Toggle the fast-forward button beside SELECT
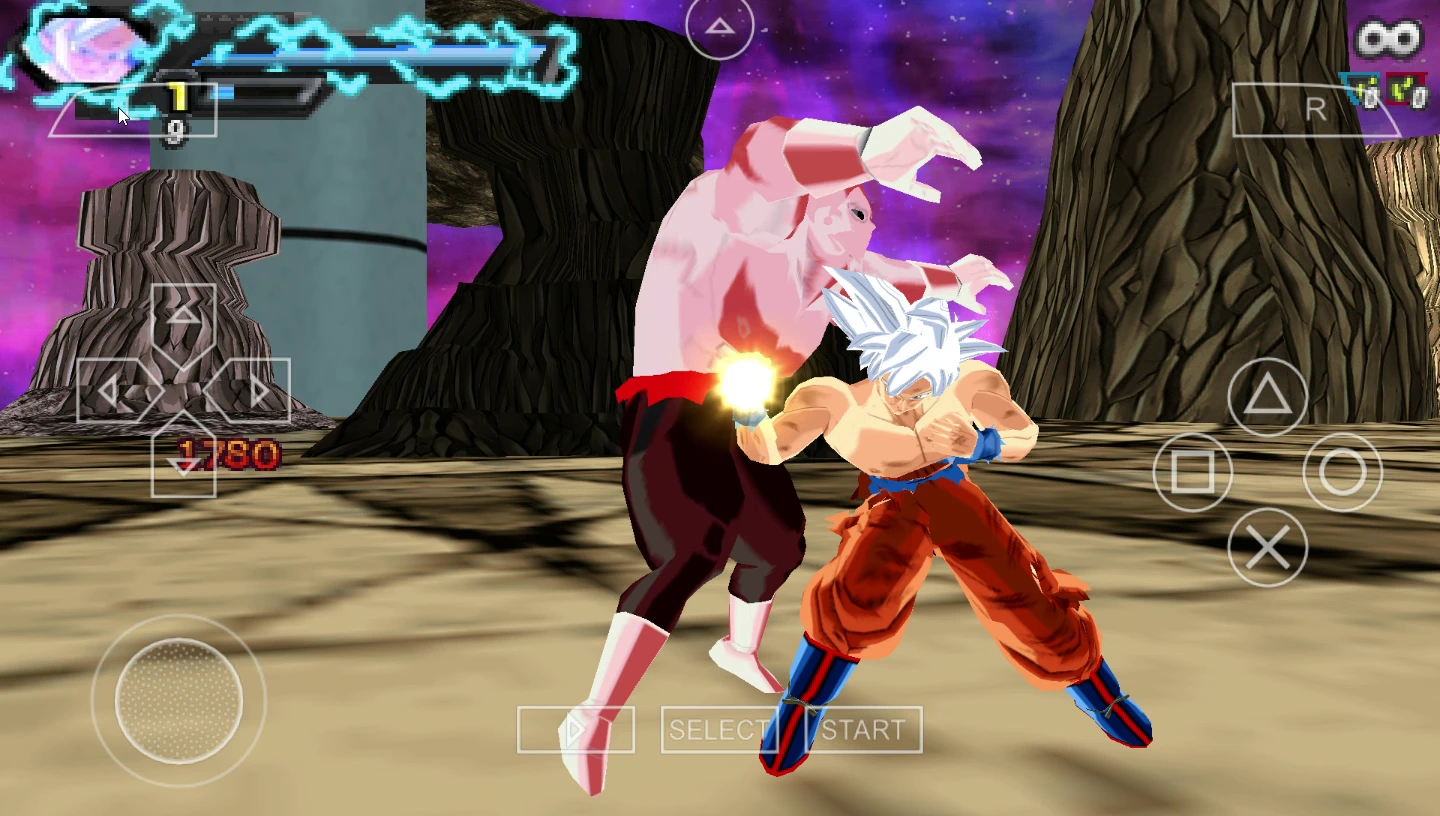 (575, 730)
